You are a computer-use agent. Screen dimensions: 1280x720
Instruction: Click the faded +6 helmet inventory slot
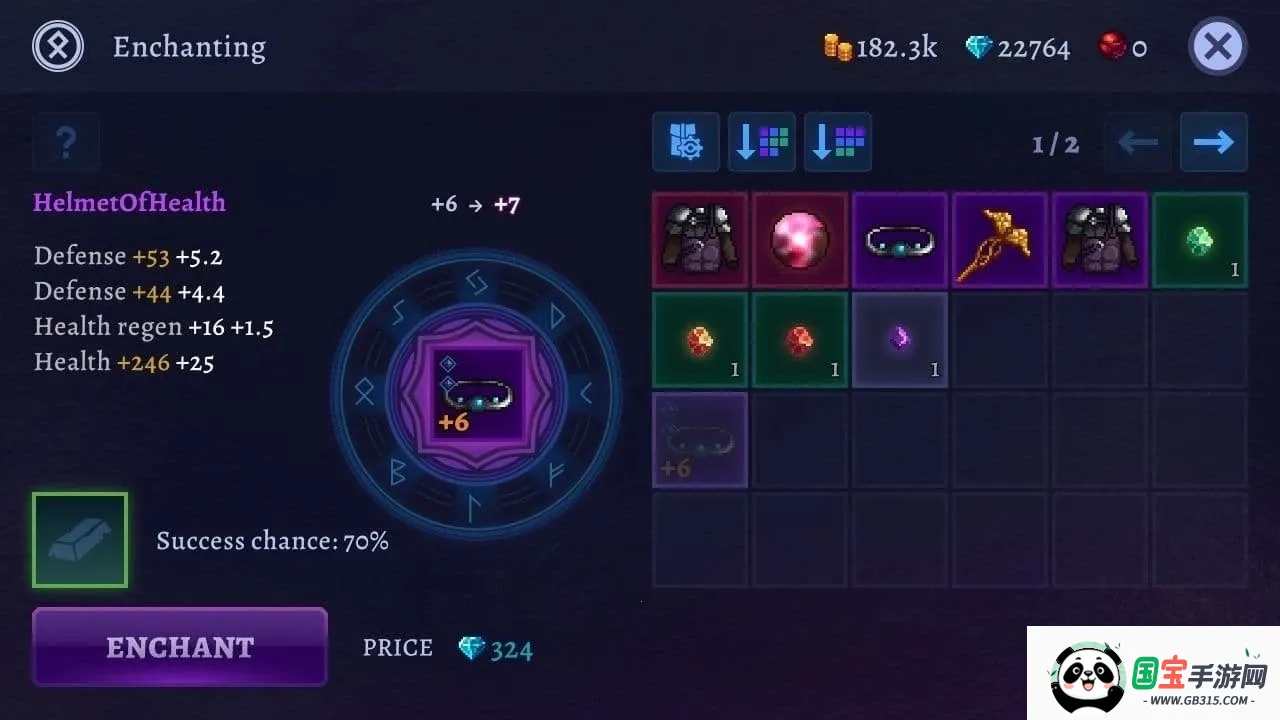pos(700,440)
